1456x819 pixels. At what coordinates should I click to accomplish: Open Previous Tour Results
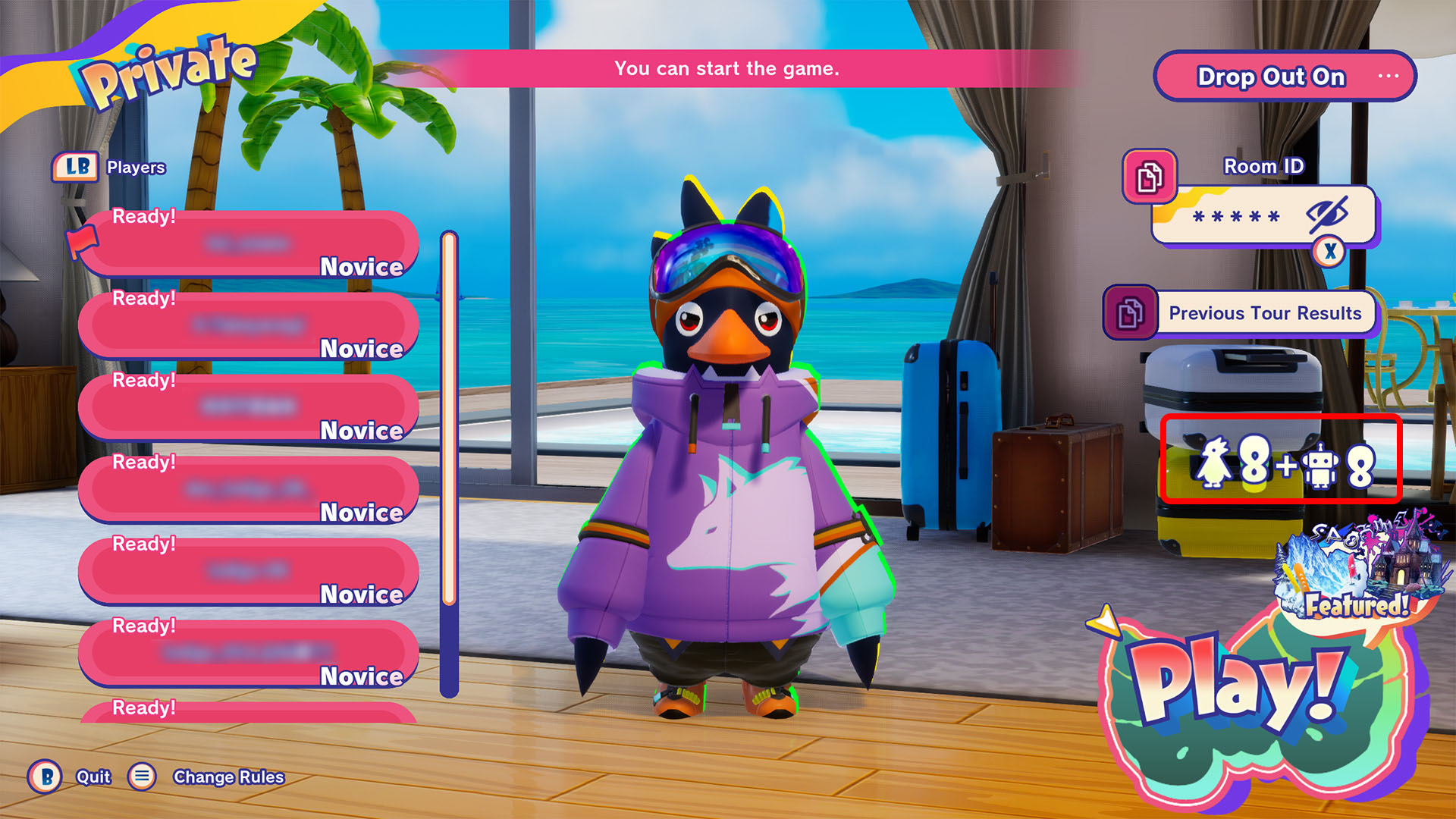coord(1265,313)
